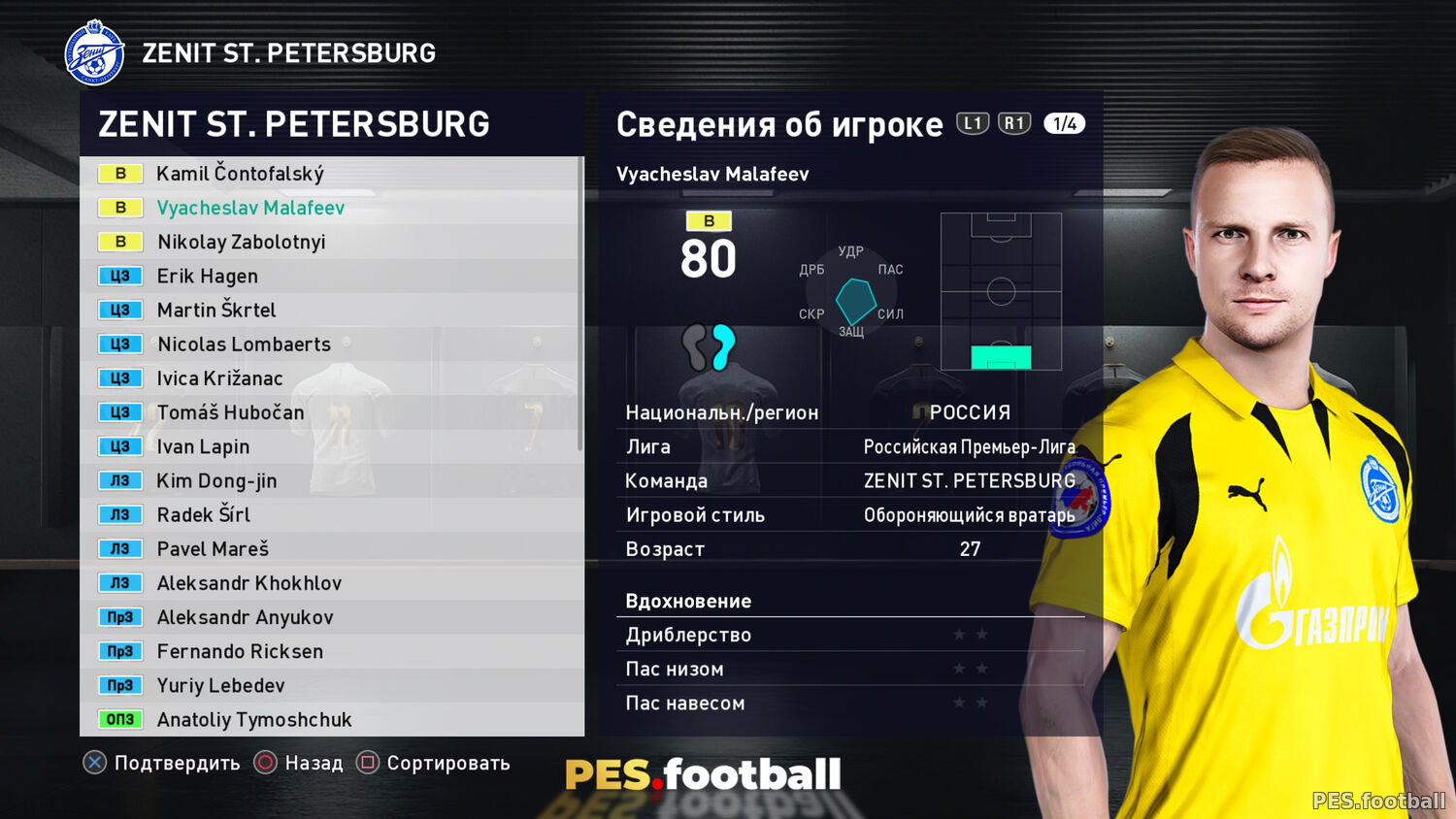Click the squad list scrollbar
The height and width of the screenshot is (819, 1456).
point(580,303)
